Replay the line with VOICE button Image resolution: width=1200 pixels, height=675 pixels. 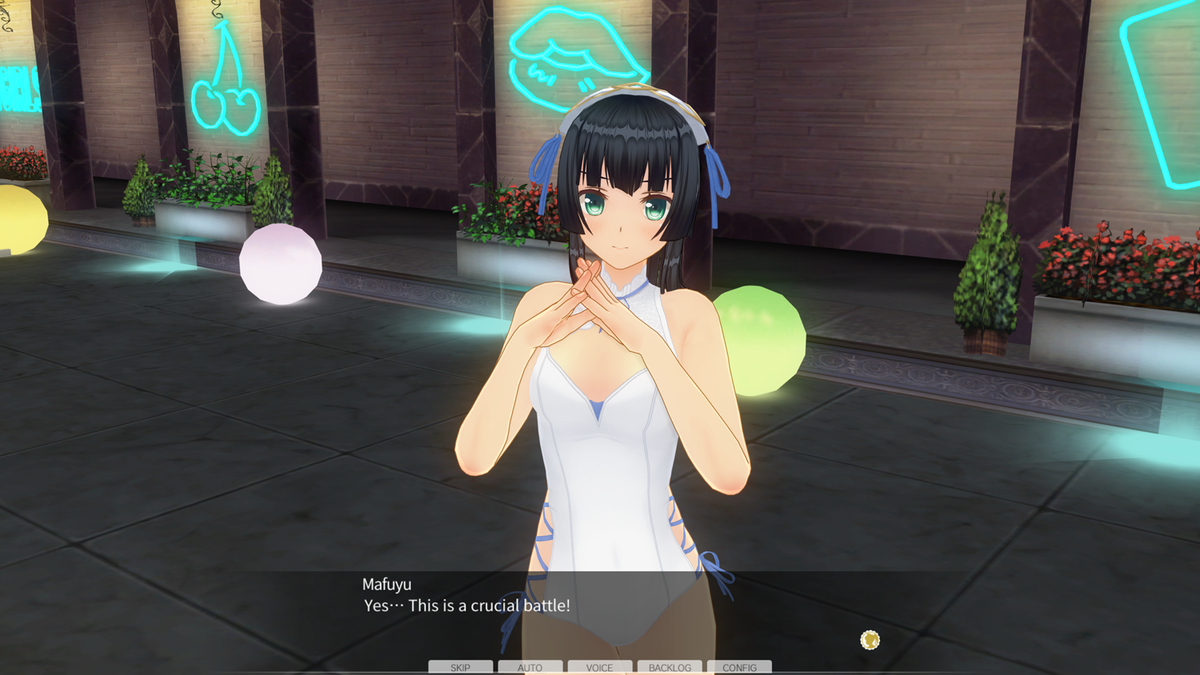600,667
